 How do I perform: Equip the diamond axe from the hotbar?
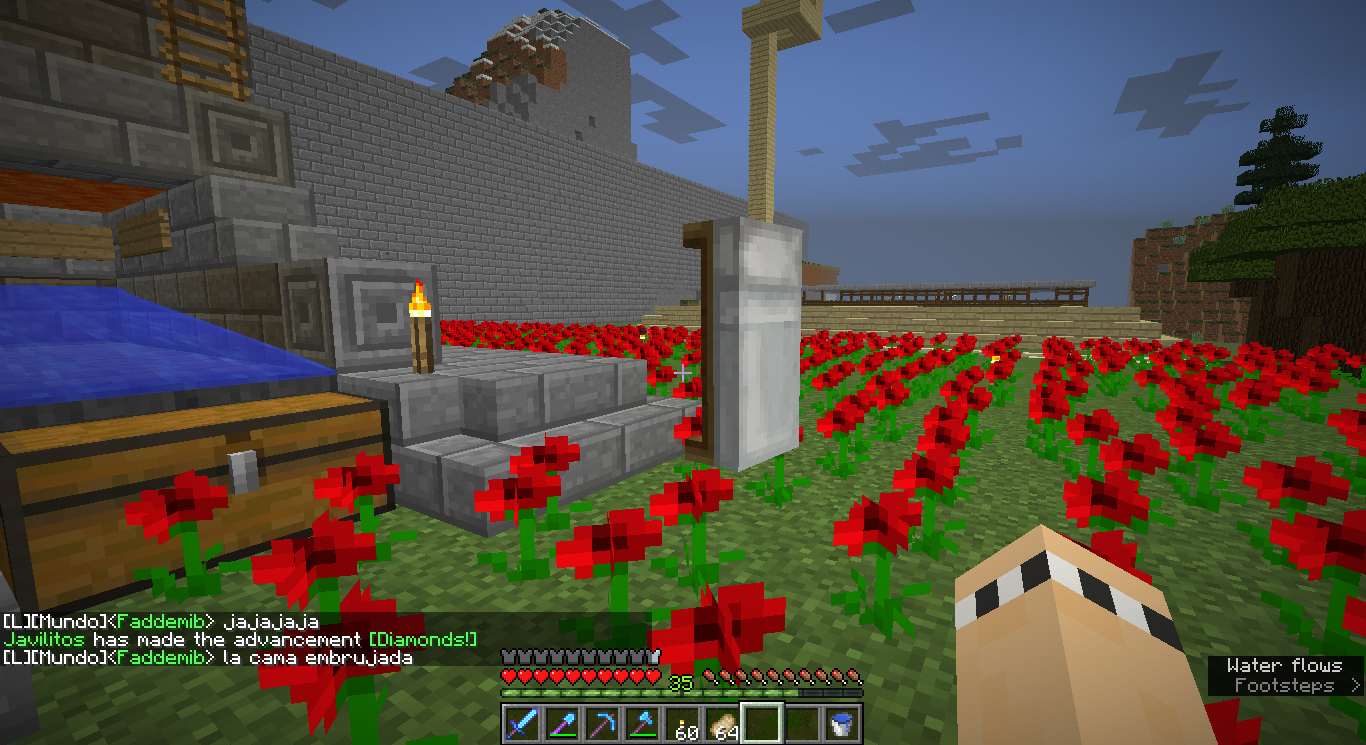coord(641,722)
